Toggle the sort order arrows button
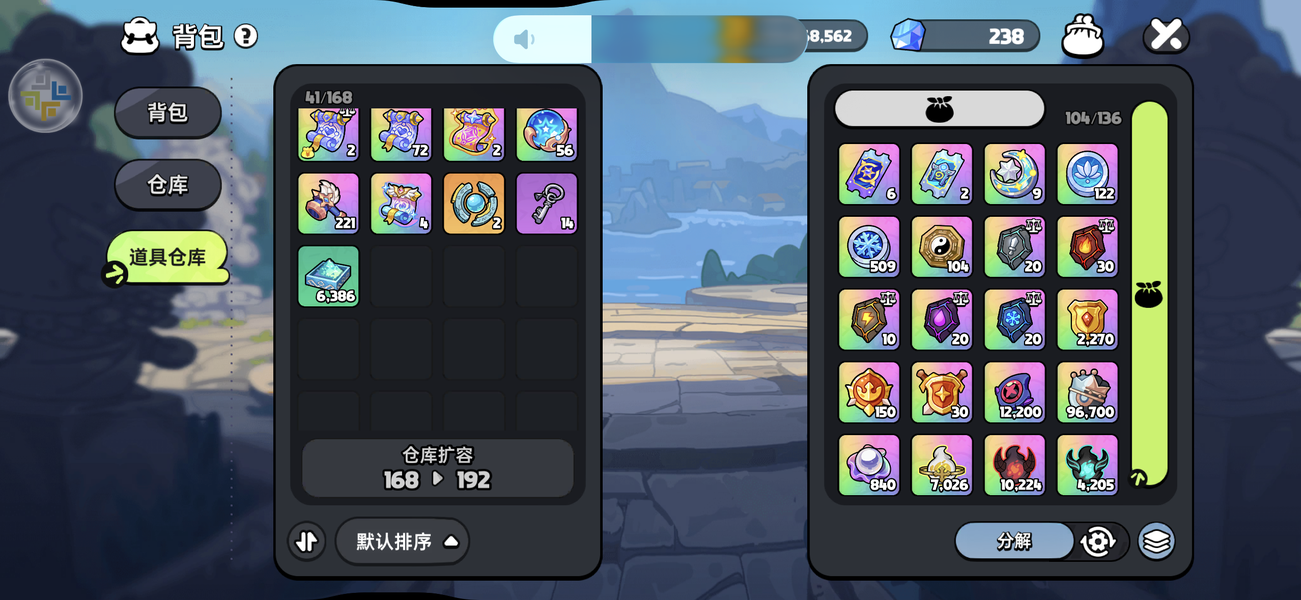The height and width of the screenshot is (600, 1301). (x=307, y=541)
